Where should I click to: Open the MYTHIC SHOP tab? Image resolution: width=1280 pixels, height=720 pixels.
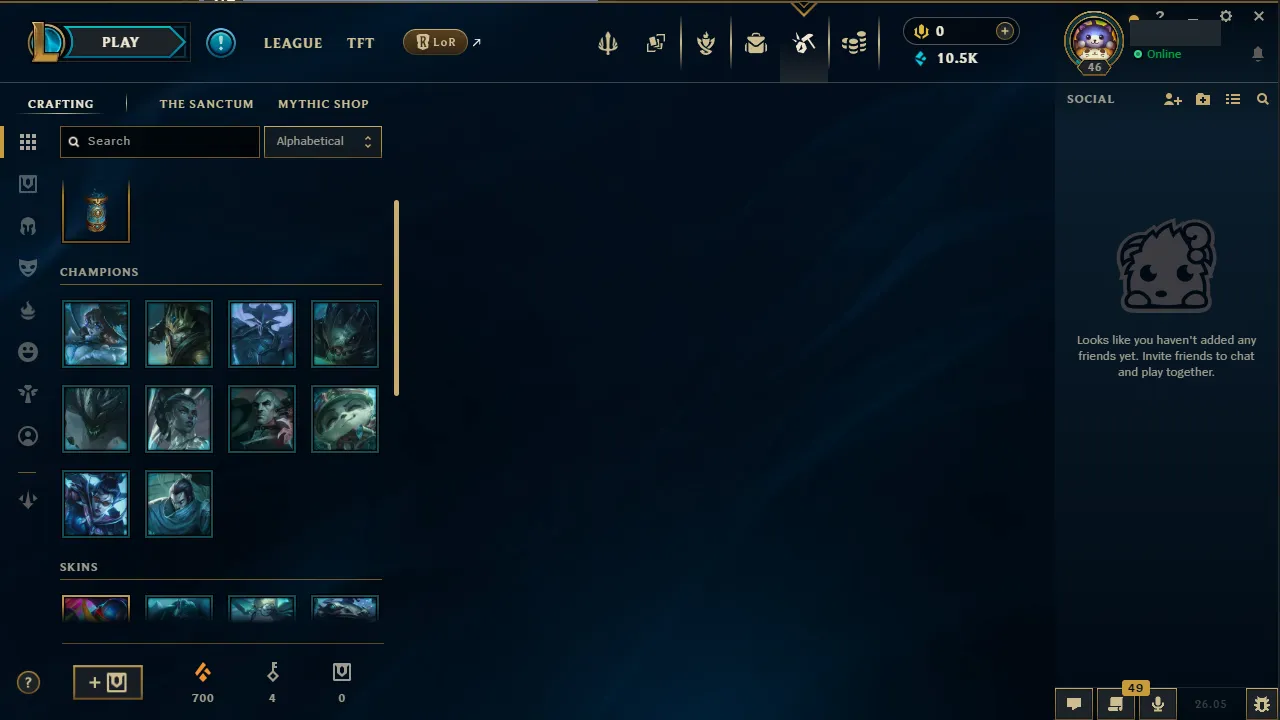(323, 103)
